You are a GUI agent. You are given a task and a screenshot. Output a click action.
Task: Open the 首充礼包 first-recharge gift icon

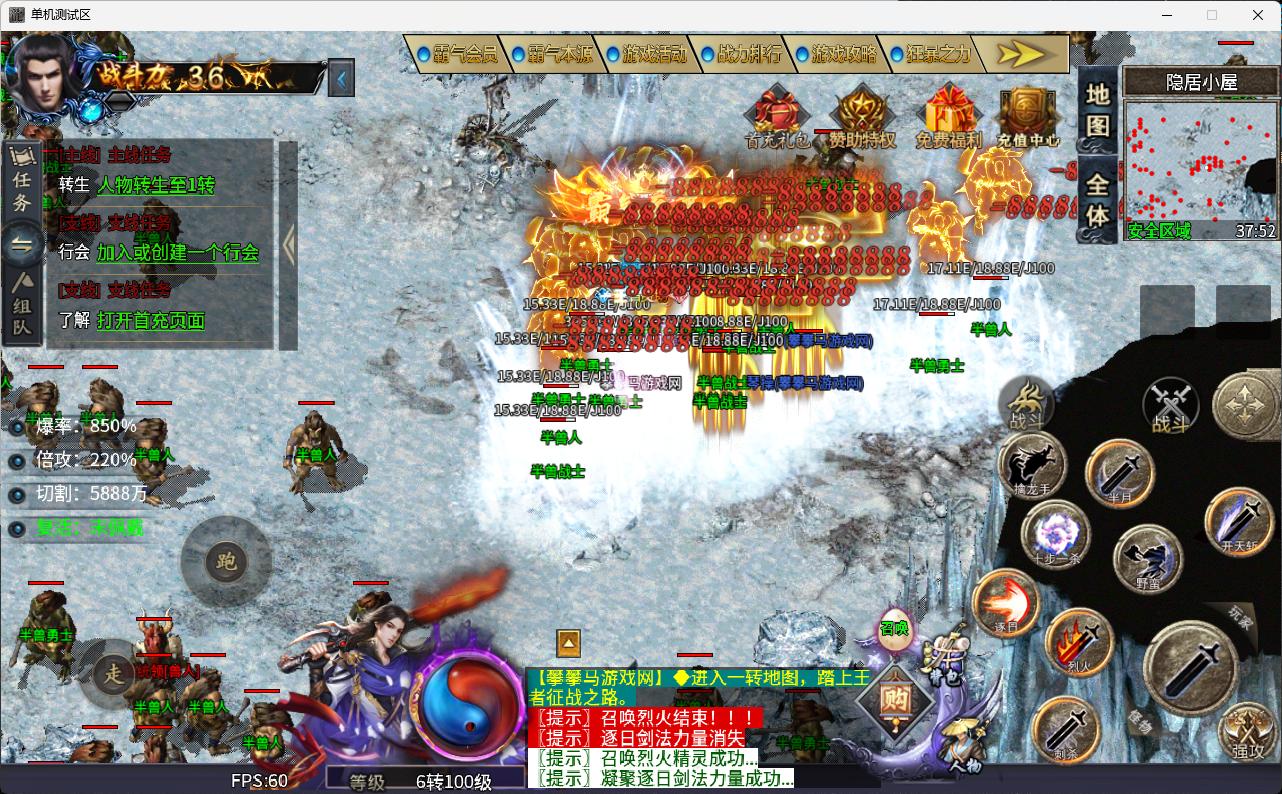pyautogui.click(x=777, y=118)
